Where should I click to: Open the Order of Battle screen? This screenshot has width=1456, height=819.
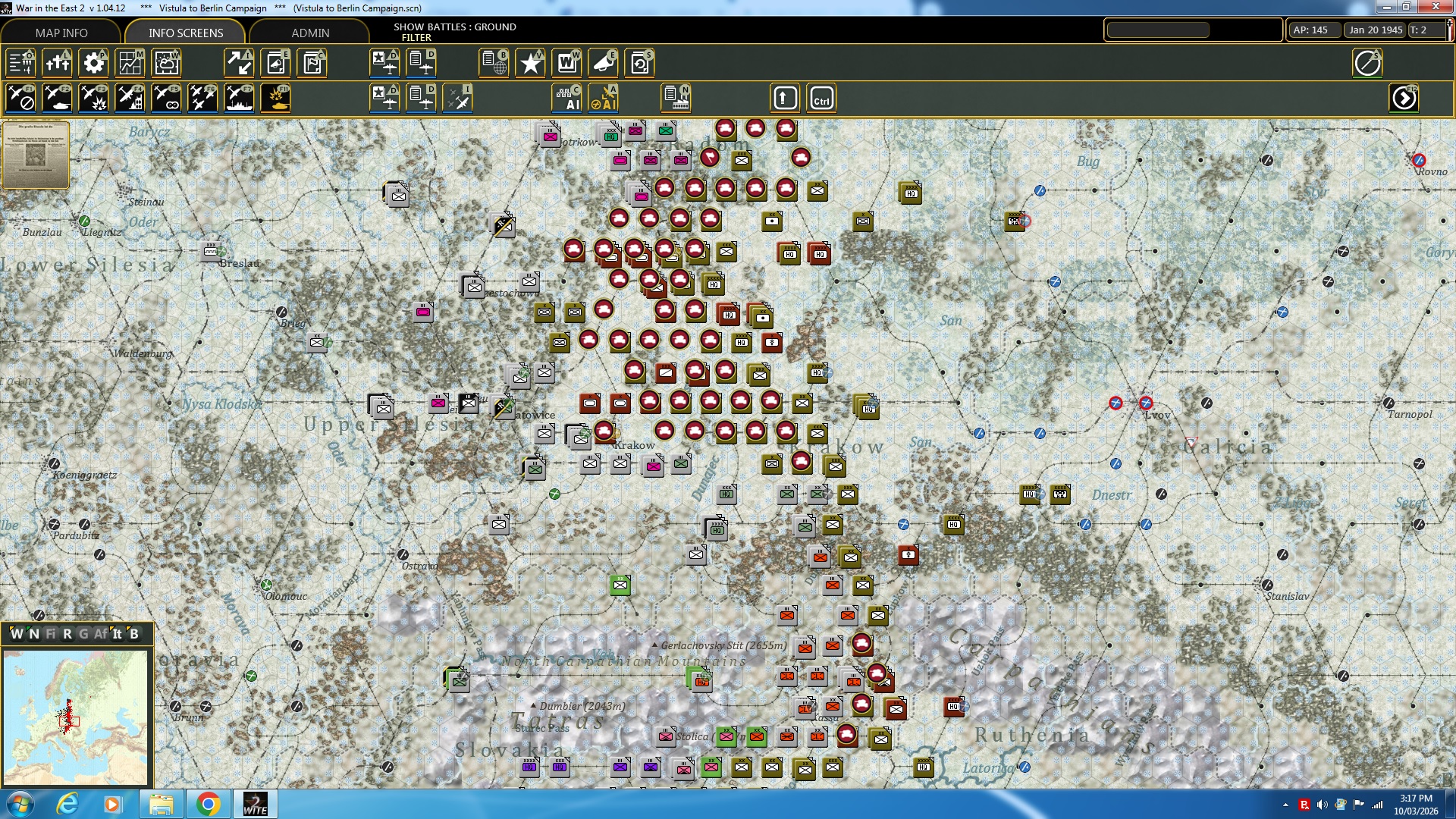(x=21, y=63)
